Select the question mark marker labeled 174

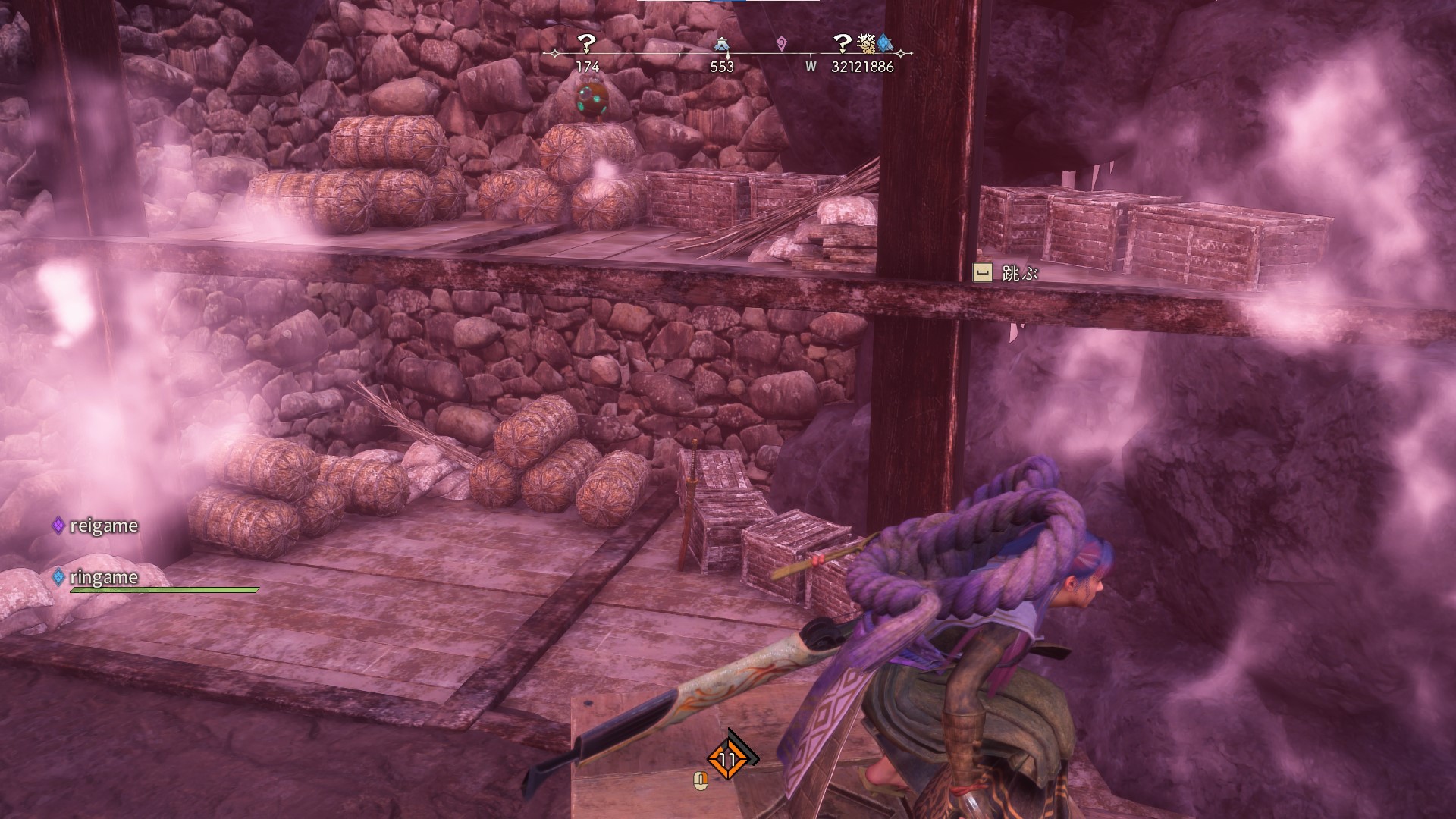click(587, 43)
